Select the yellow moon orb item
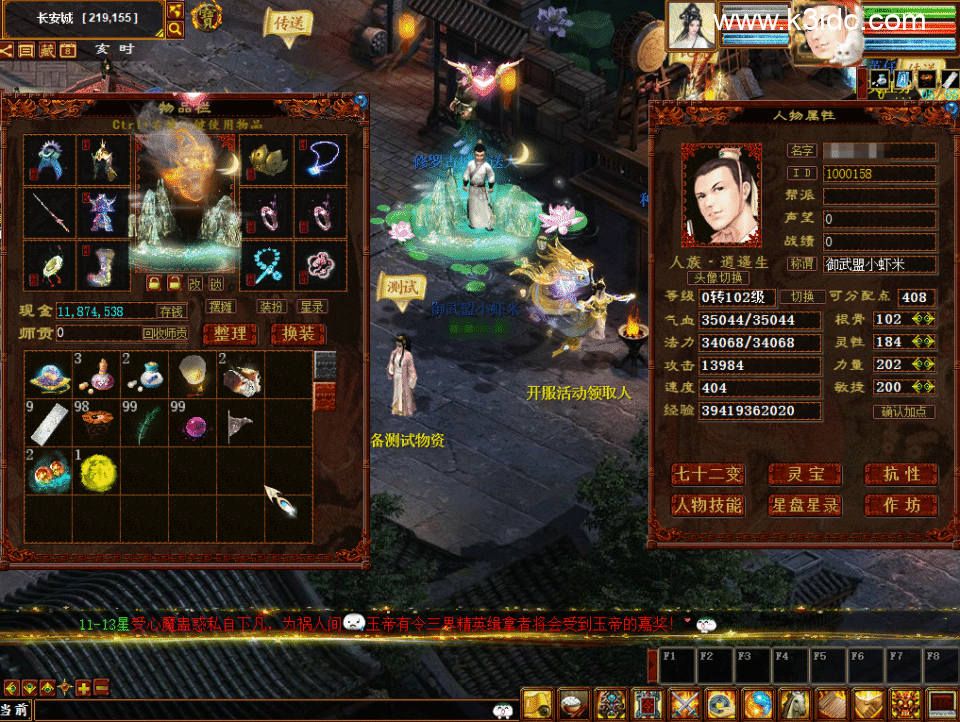Viewport: 960px width, 722px height. tap(95, 468)
